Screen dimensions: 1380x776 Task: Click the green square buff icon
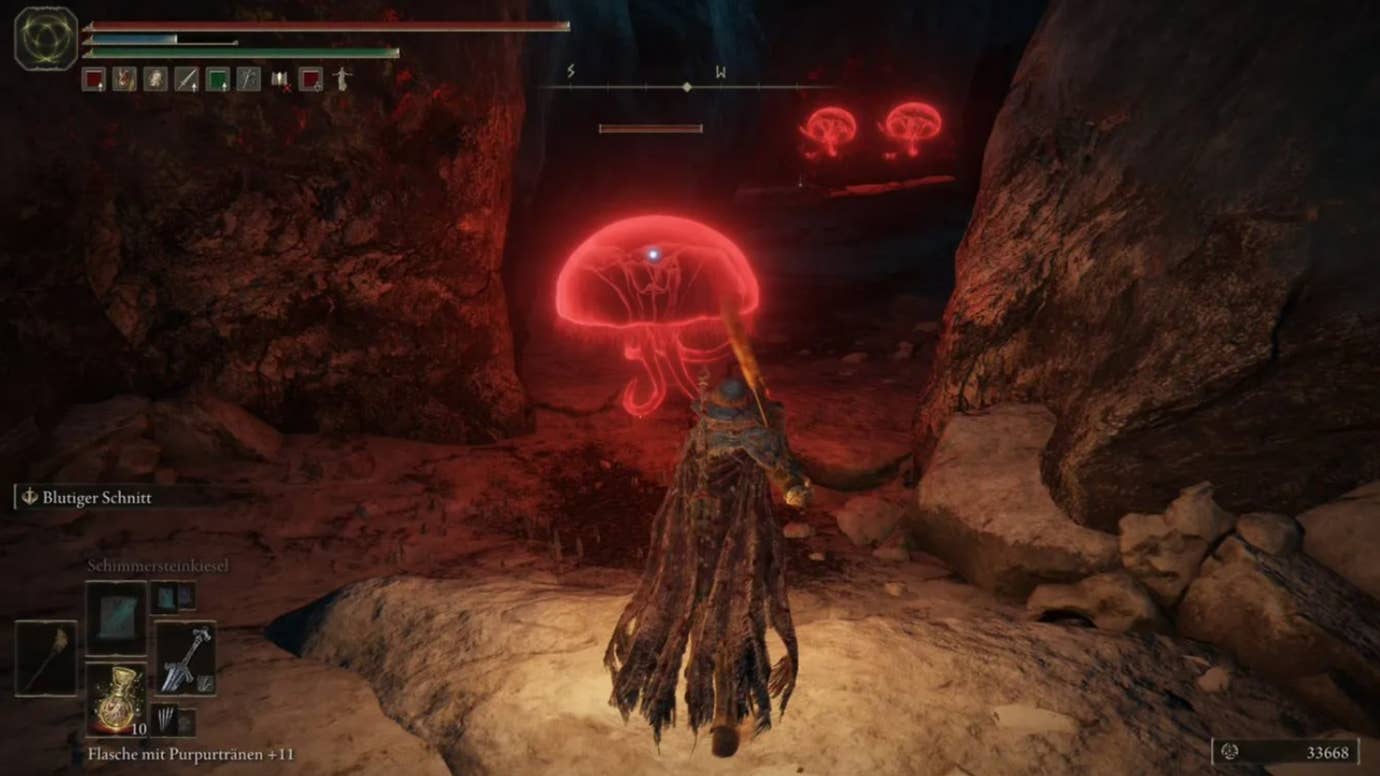(x=217, y=79)
